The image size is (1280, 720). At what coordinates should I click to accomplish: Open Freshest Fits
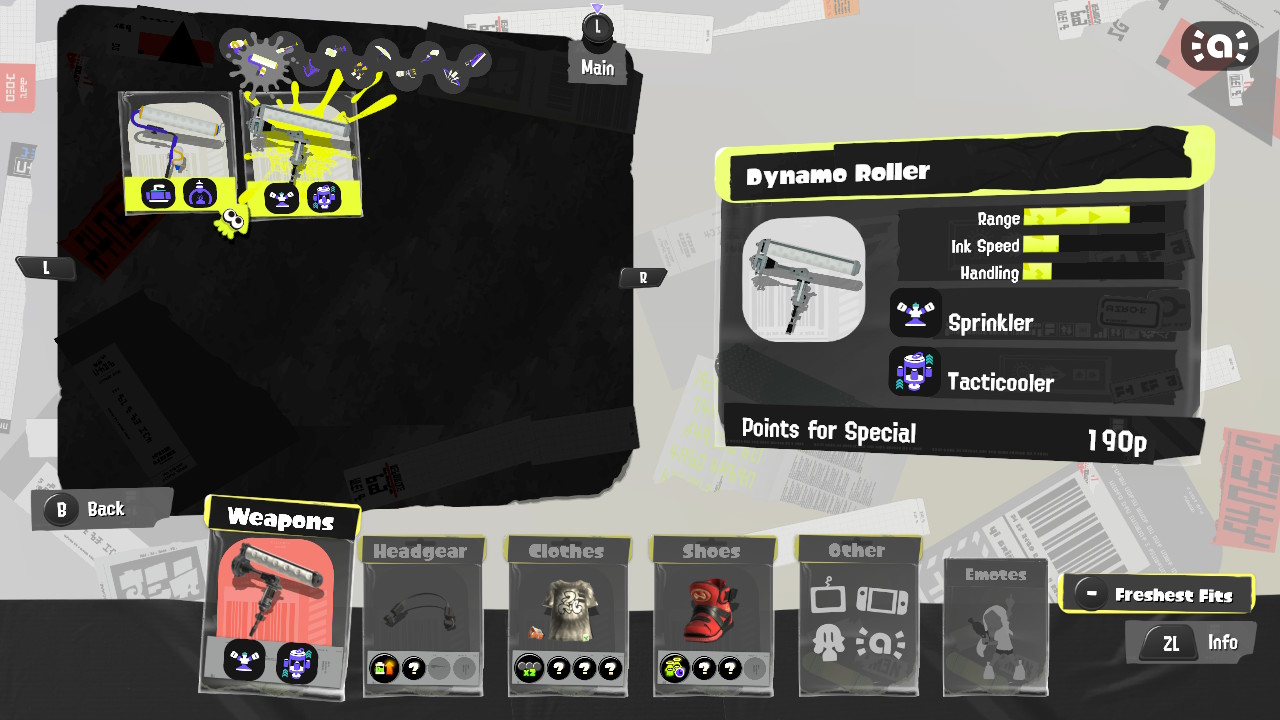pos(1158,592)
